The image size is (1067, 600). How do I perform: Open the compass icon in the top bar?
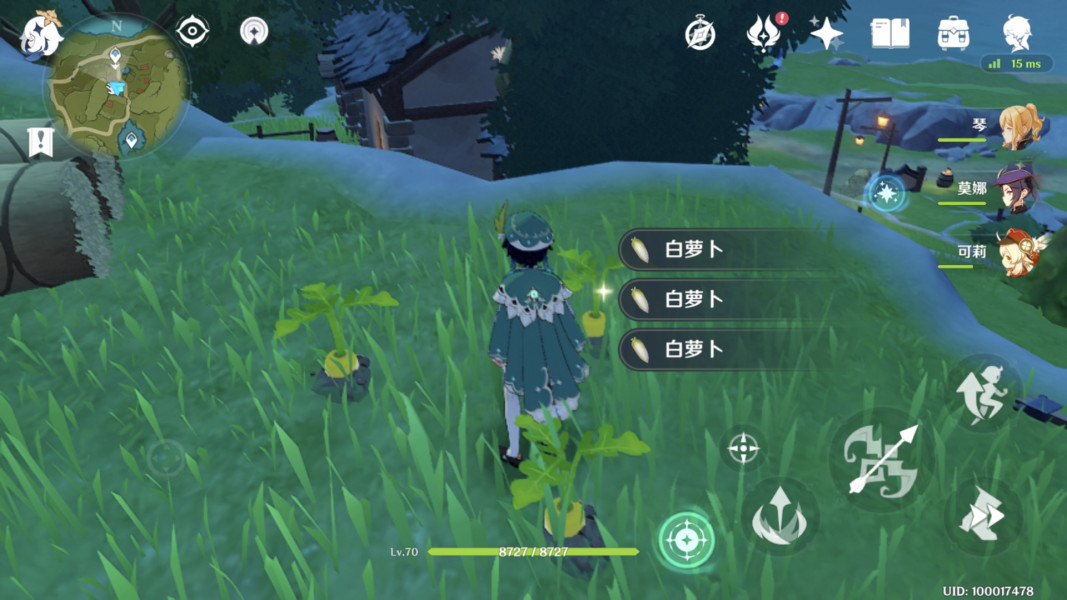coord(700,33)
